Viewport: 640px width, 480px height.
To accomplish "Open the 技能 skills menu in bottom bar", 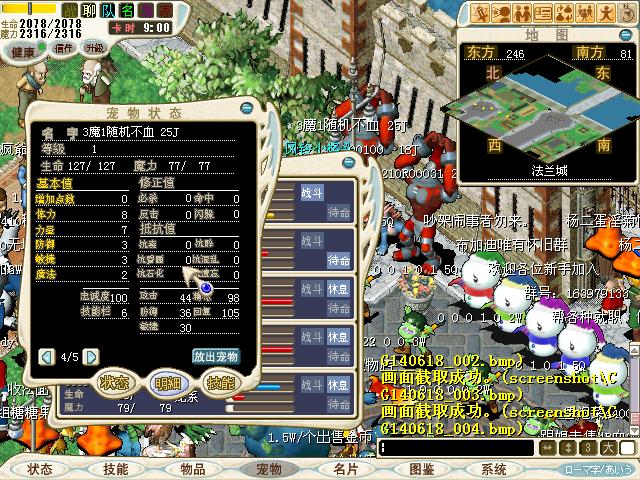I will coord(116,469).
